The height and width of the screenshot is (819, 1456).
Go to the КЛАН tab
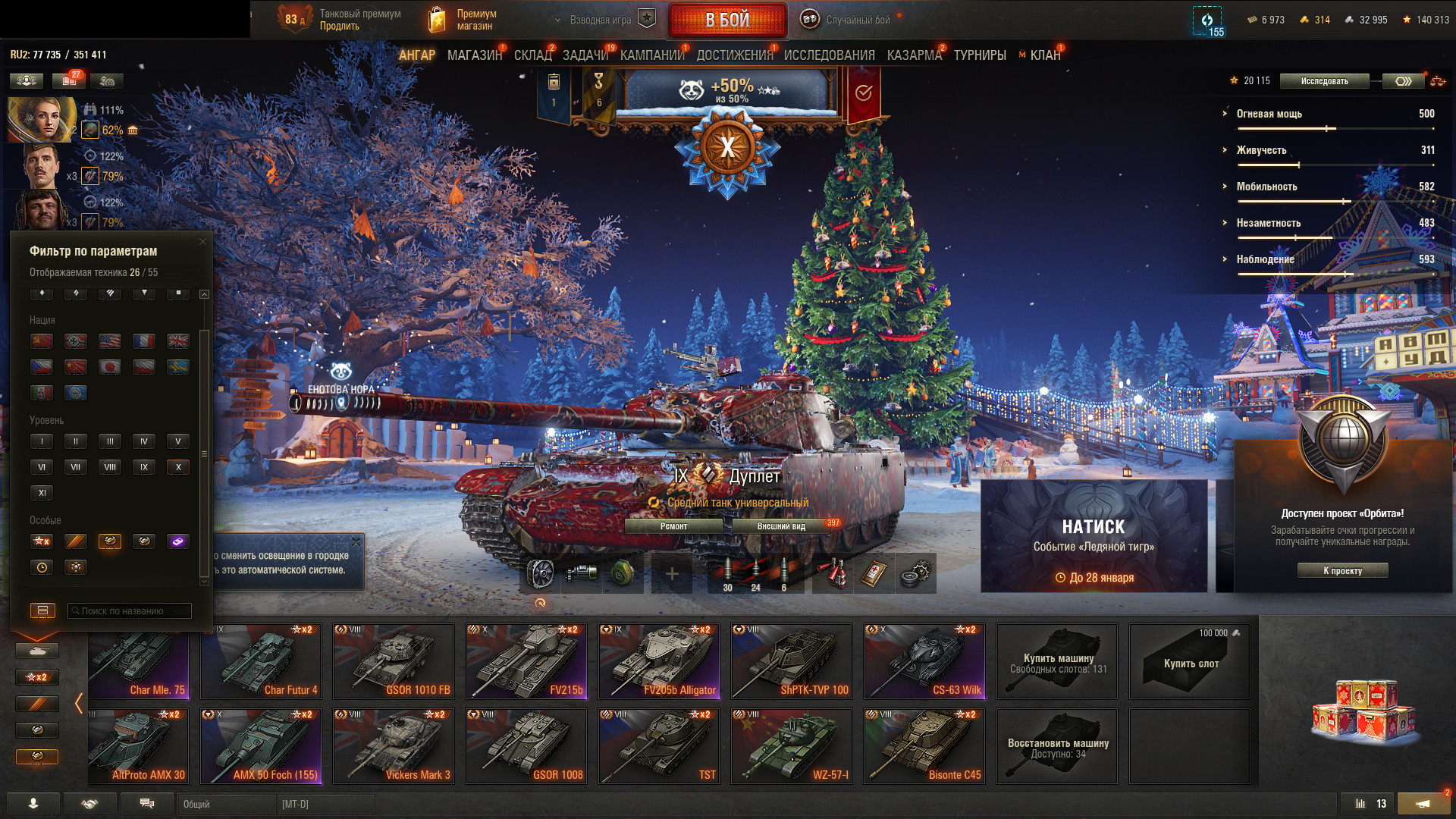1045,55
